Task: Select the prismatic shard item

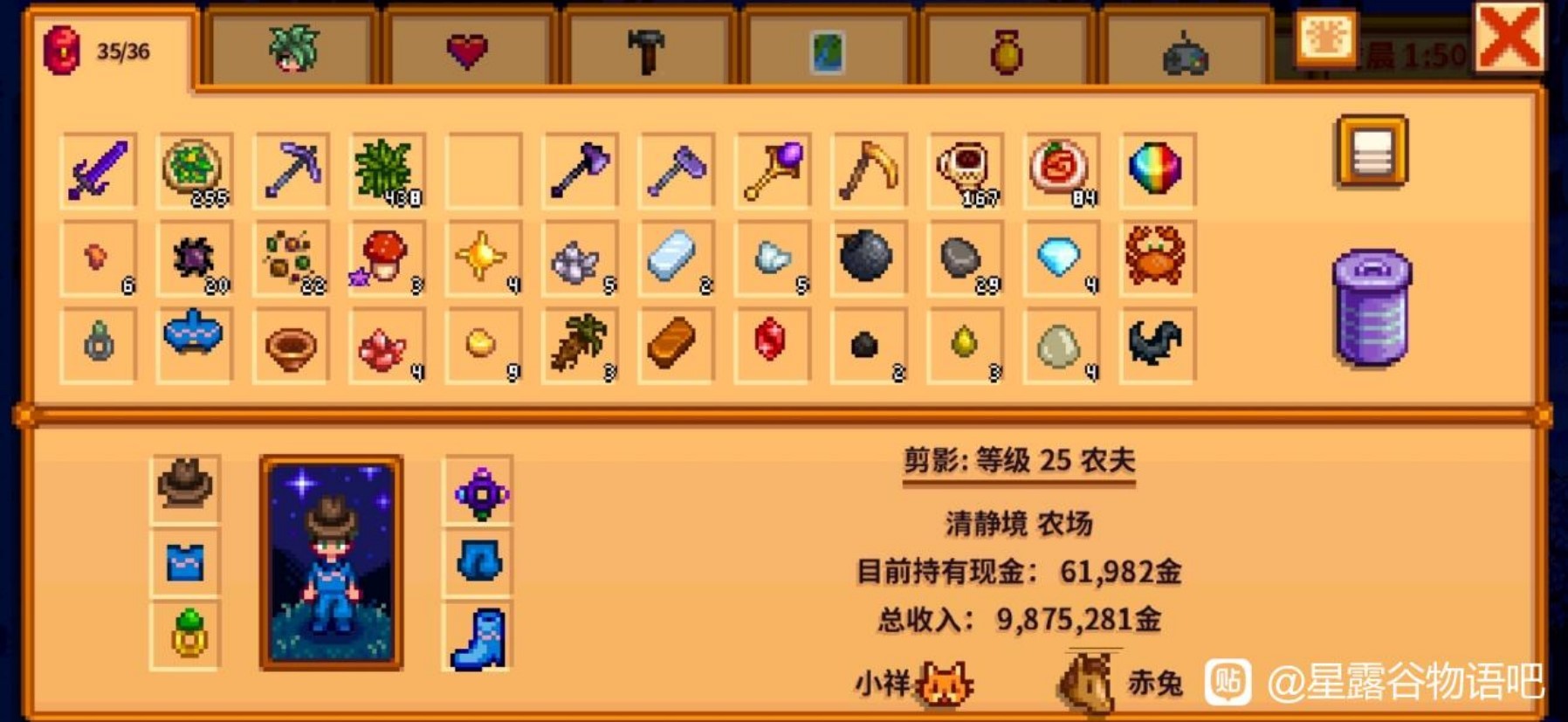Action: click(1159, 168)
